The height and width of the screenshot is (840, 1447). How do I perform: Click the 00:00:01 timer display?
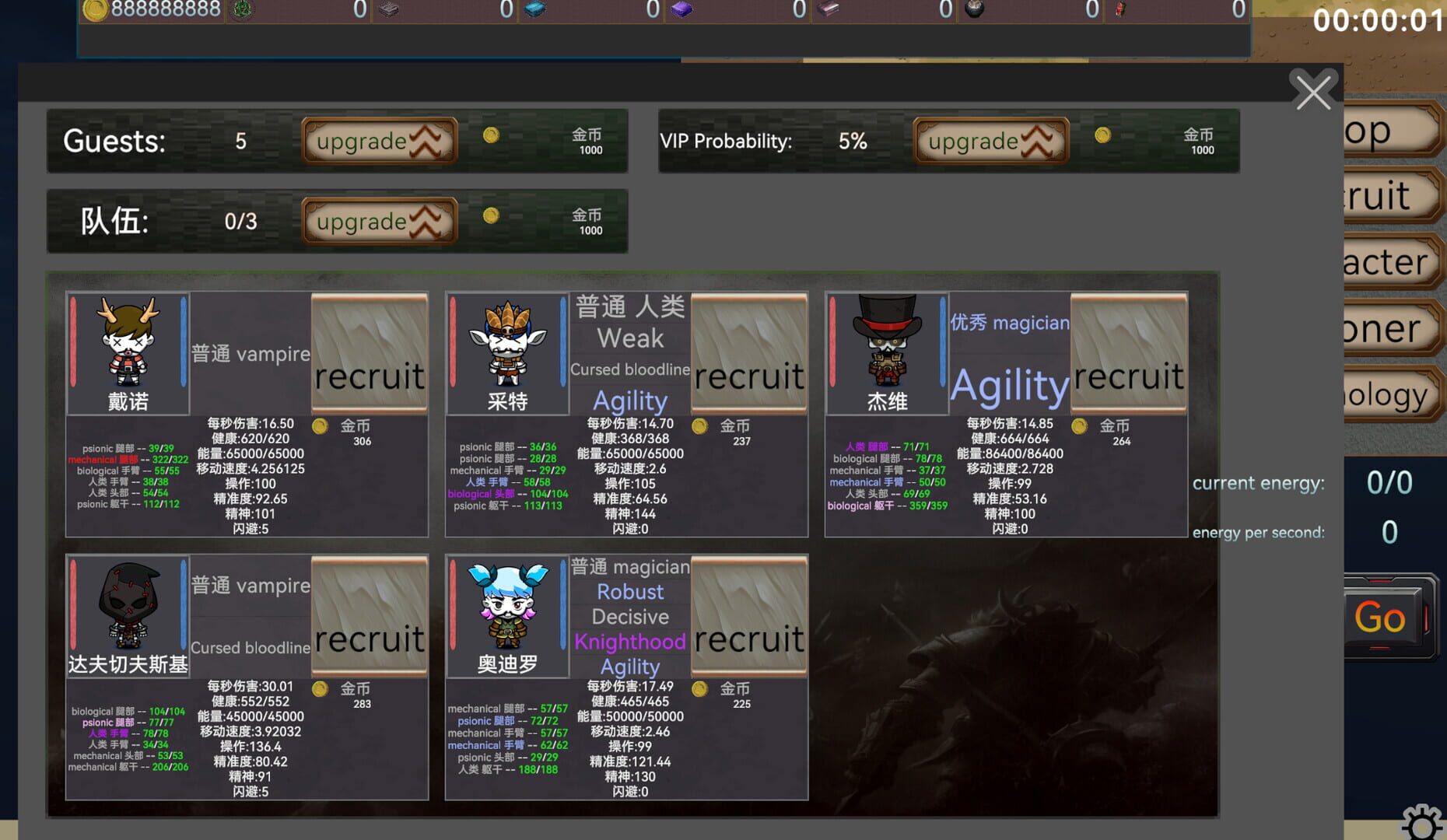1381,21
